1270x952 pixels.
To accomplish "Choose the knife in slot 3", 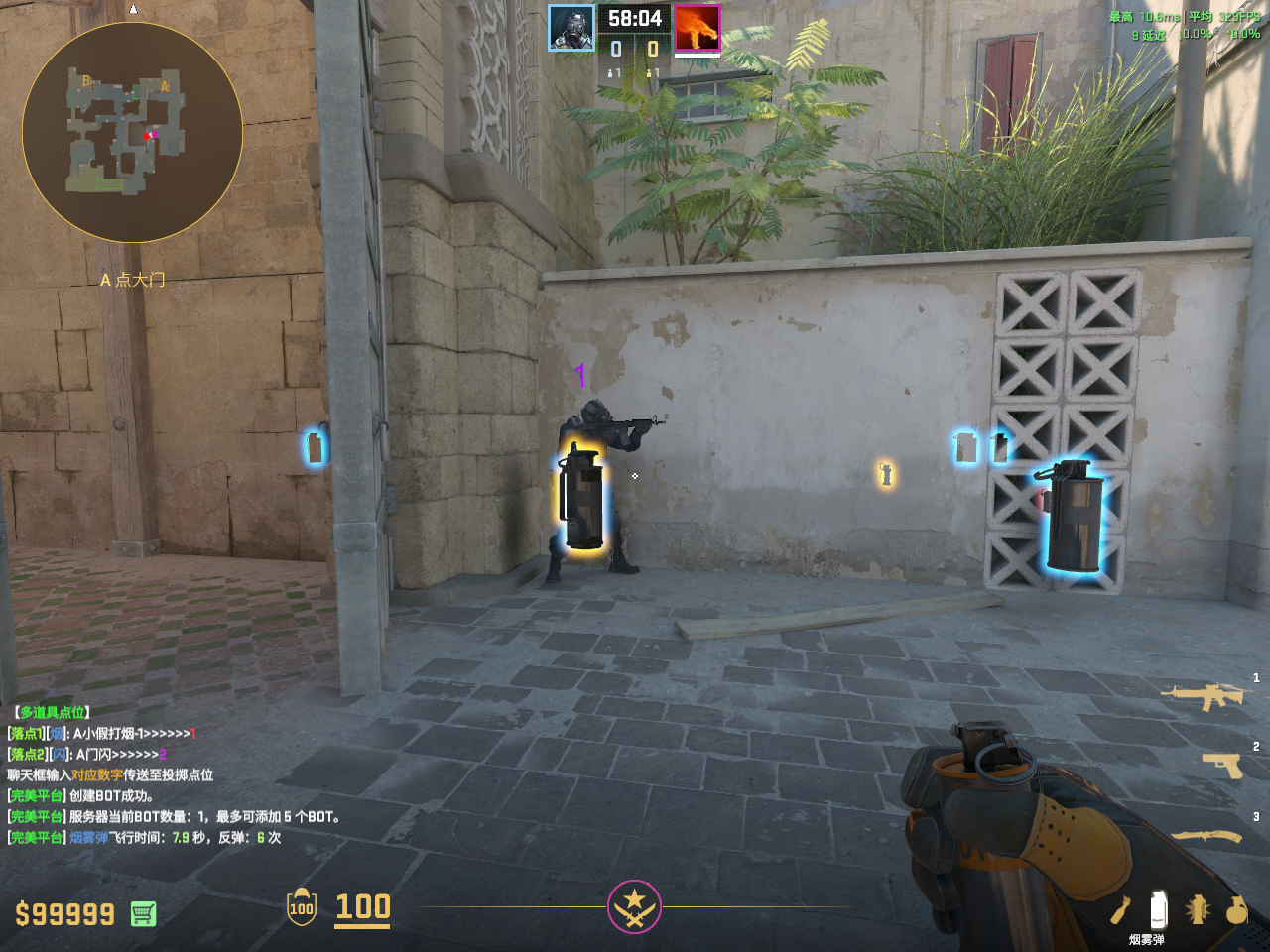I will point(1207,836).
